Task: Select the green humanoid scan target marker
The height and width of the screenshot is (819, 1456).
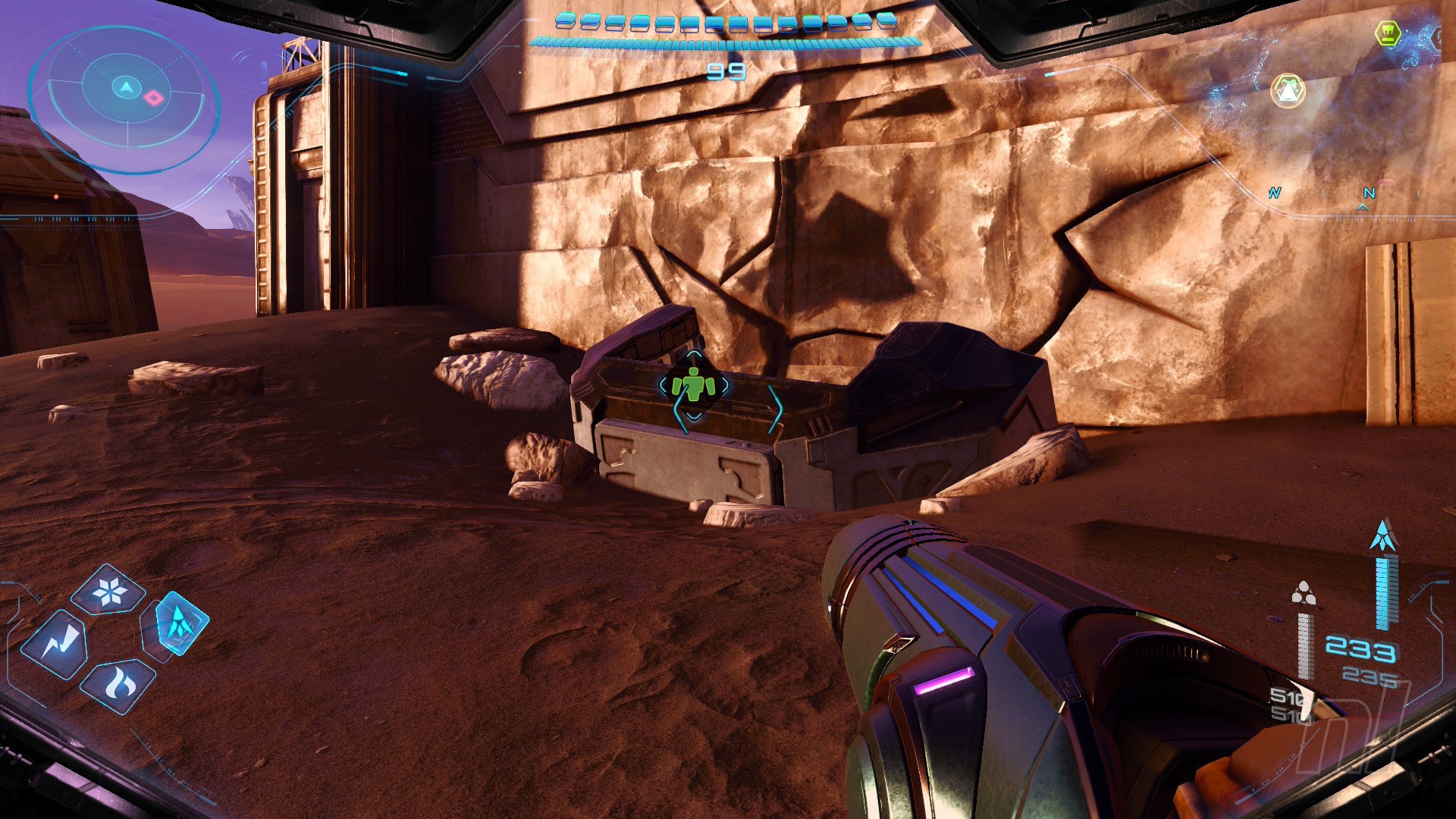Action: 693,385
